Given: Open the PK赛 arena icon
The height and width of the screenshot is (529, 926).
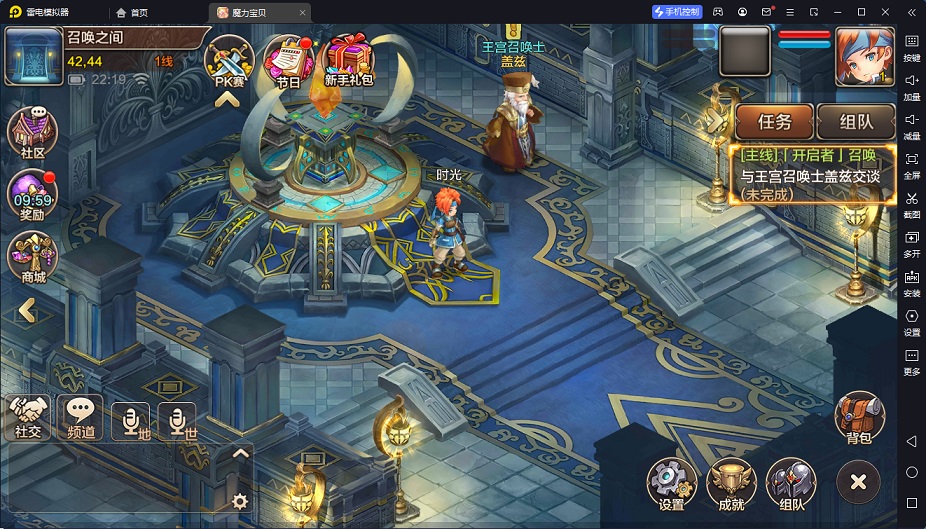Looking at the screenshot, I should [x=229, y=58].
